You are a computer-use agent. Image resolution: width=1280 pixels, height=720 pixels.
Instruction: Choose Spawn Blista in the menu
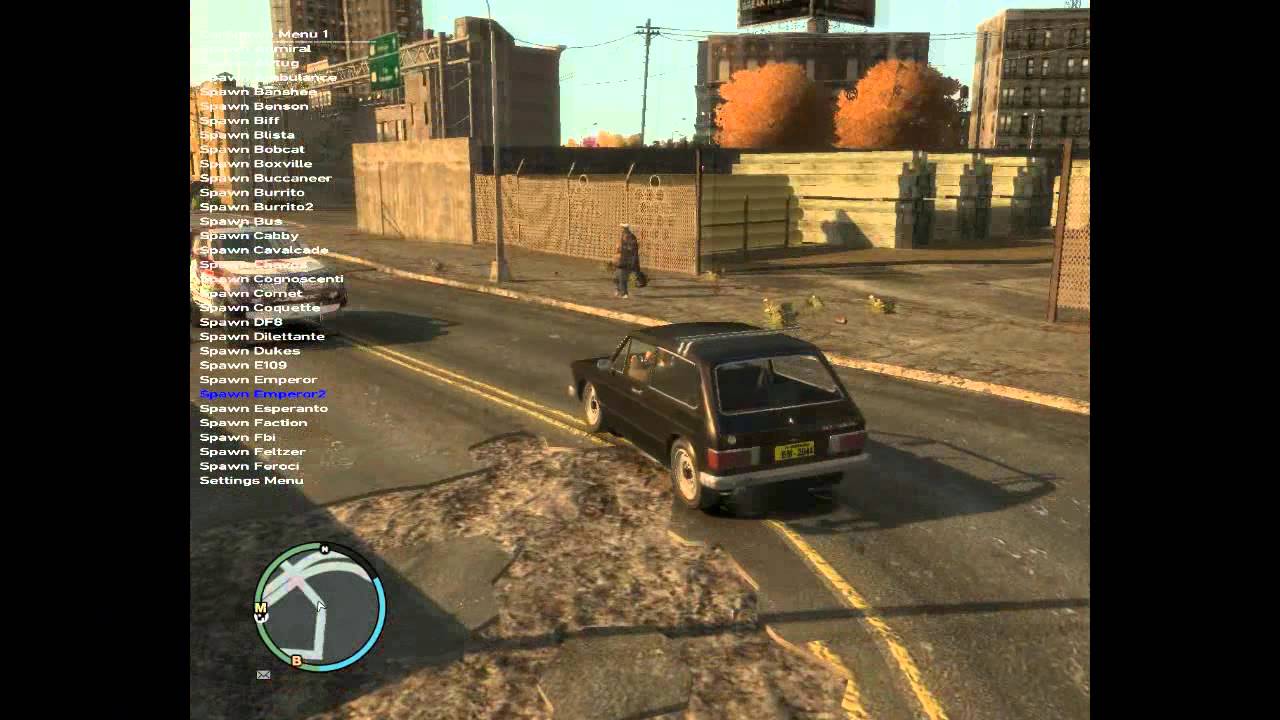[247, 135]
